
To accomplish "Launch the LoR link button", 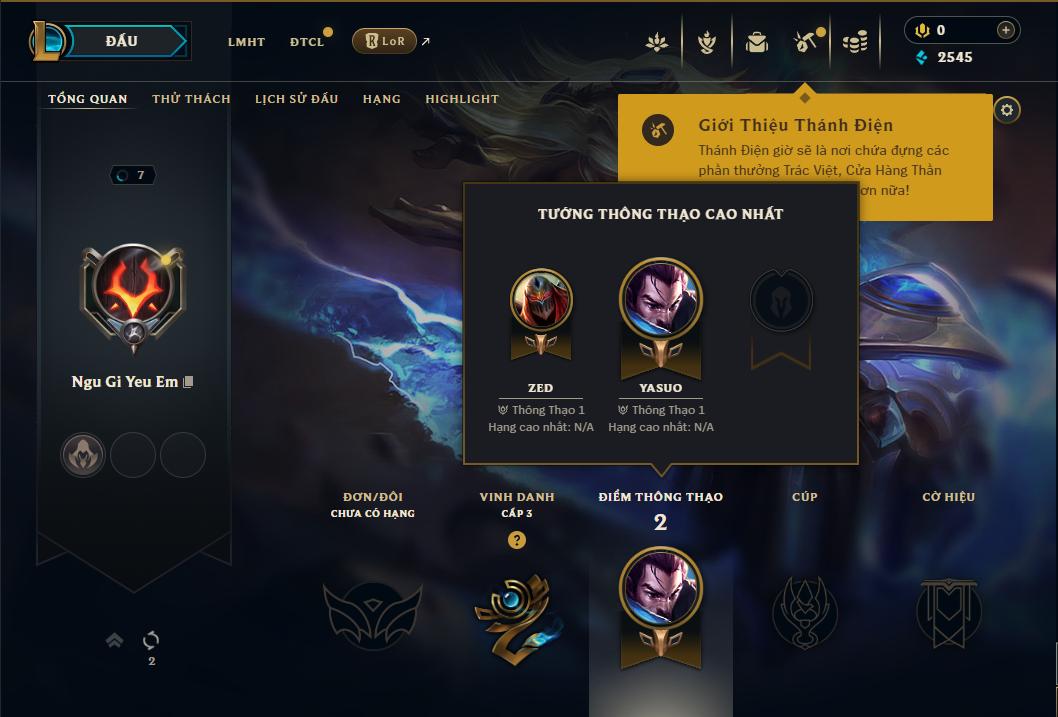I will pyautogui.click(x=384, y=41).
